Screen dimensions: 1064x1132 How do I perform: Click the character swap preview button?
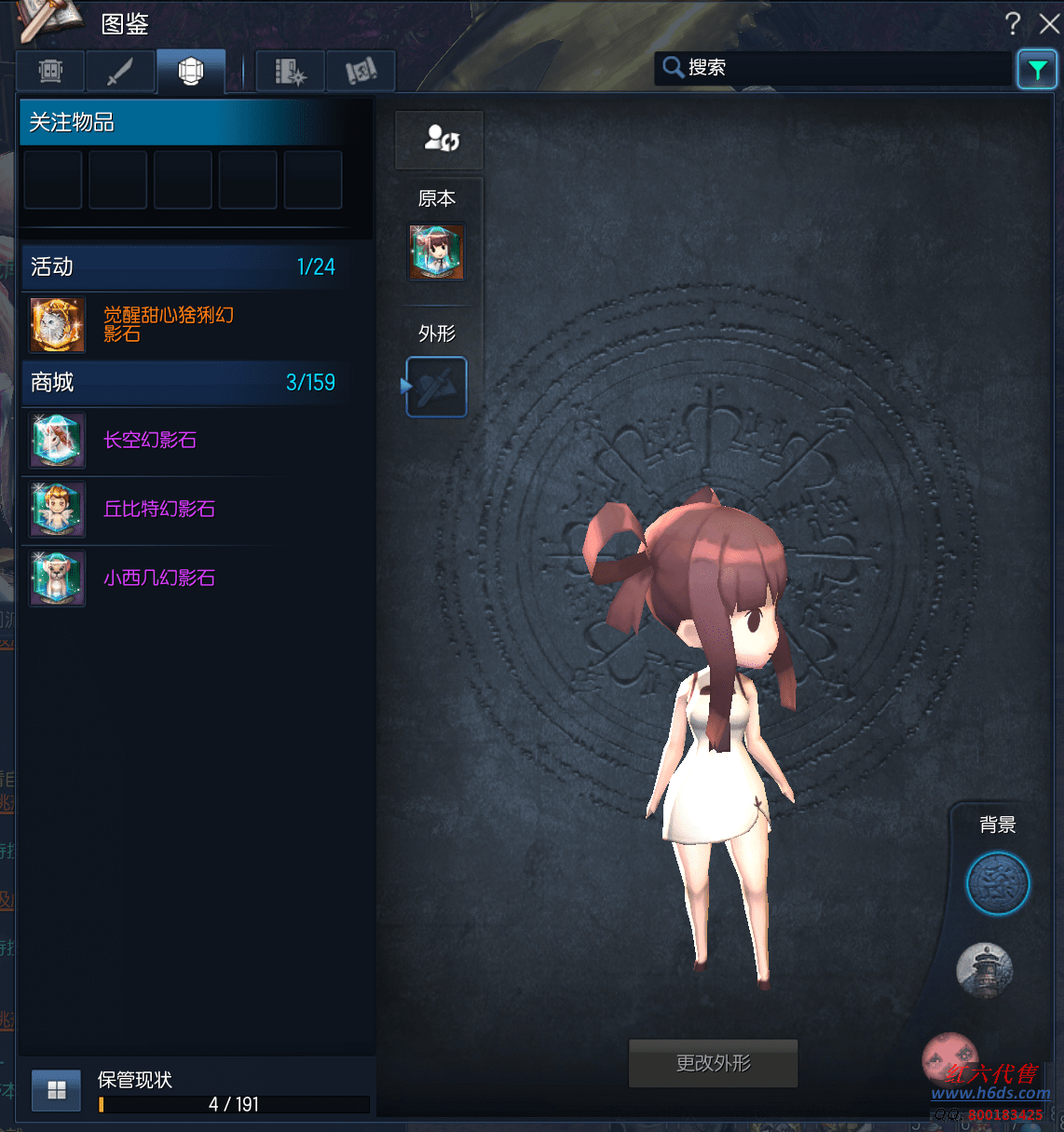coord(440,140)
